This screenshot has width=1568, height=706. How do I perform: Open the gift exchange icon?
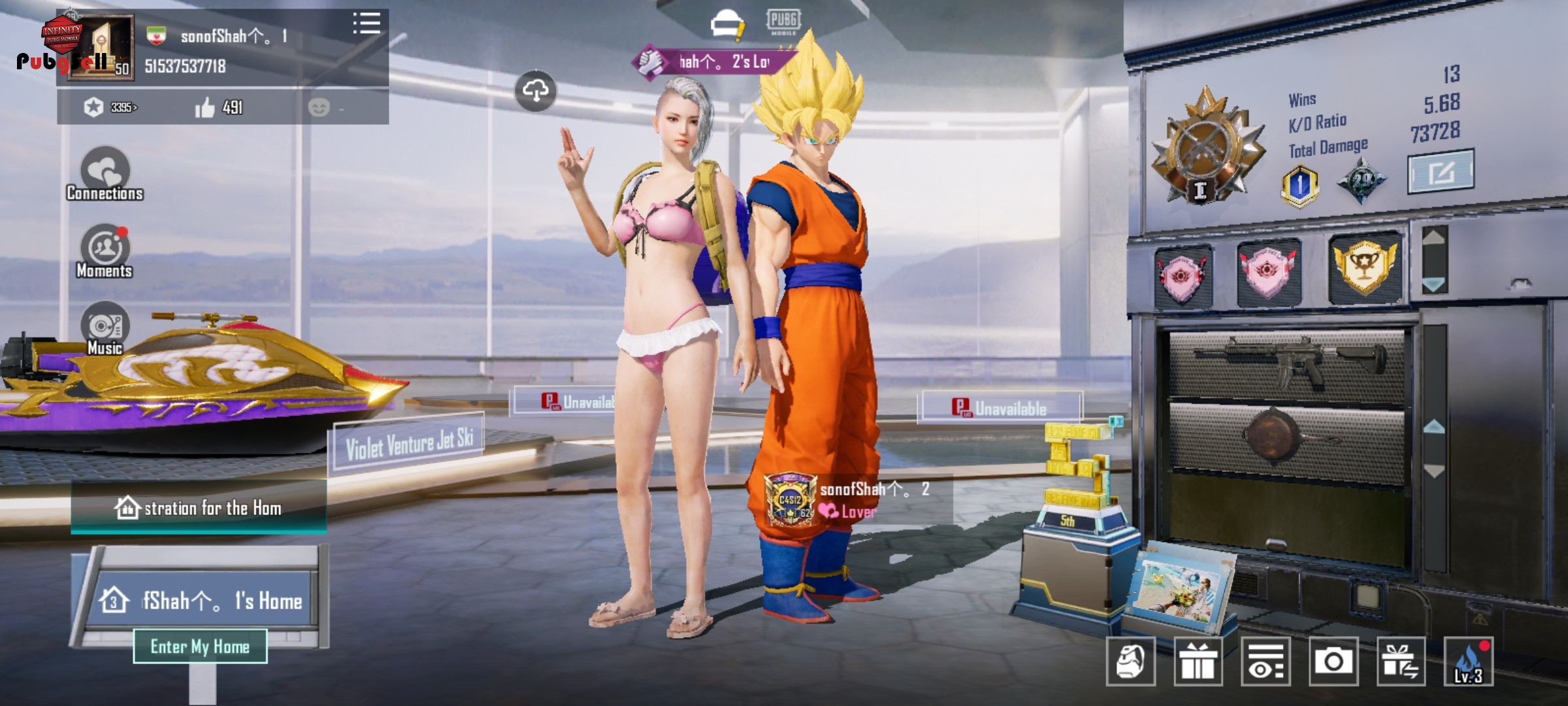1401,662
